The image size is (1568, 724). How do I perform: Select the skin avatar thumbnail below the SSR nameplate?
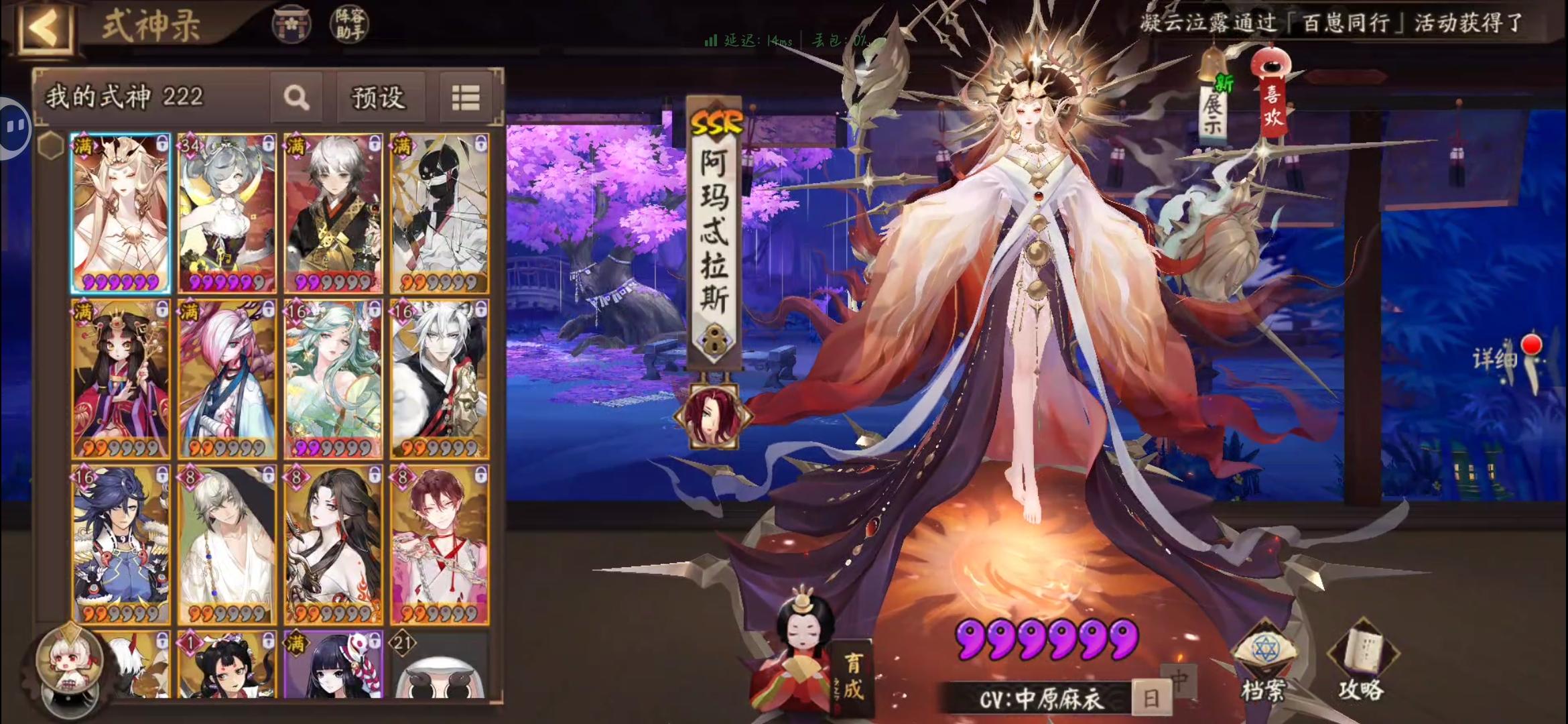[713, 416]
